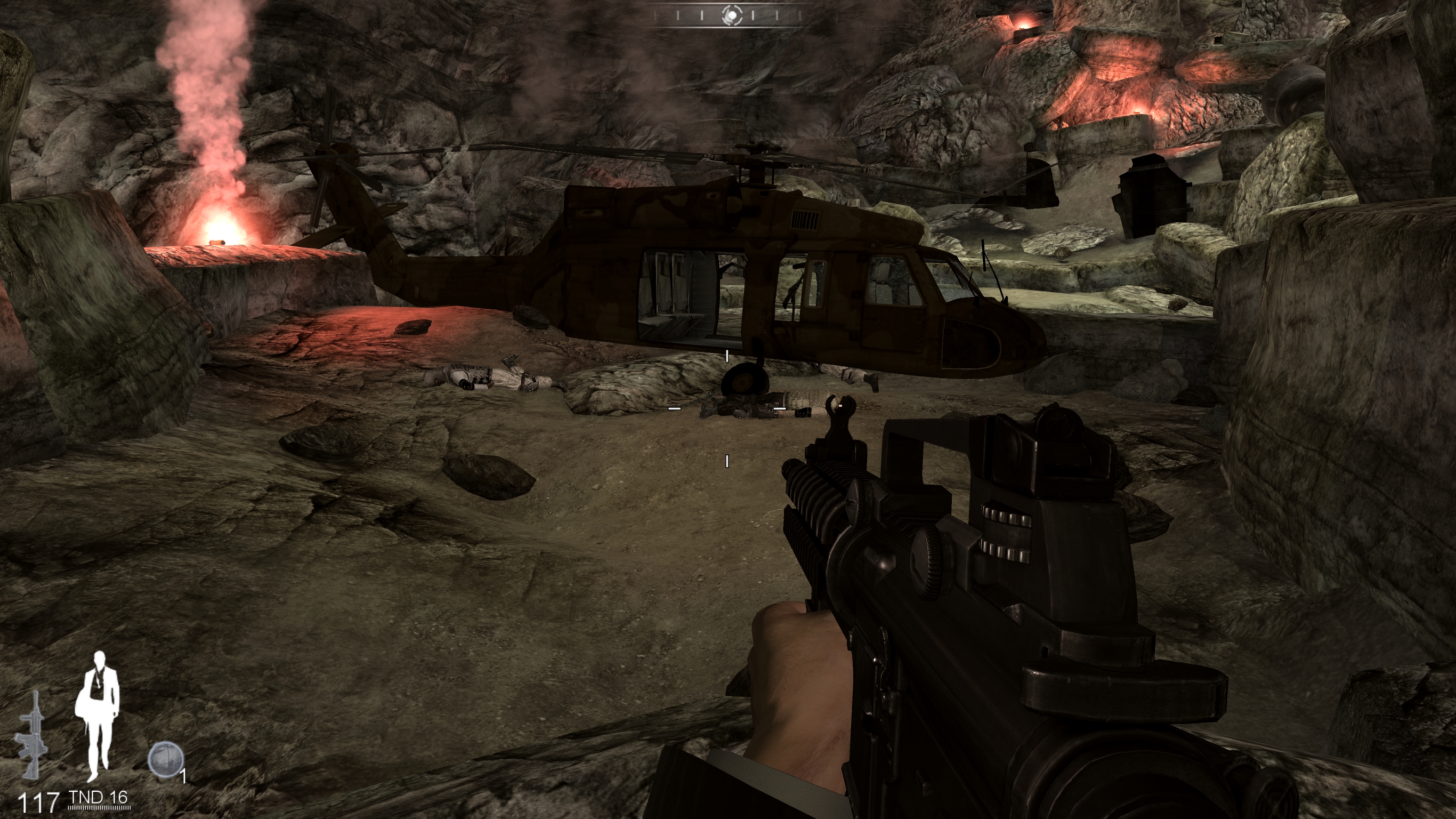Click the compass objective marker
Screen dimensions: 1456x819
[x=731, y=16]
